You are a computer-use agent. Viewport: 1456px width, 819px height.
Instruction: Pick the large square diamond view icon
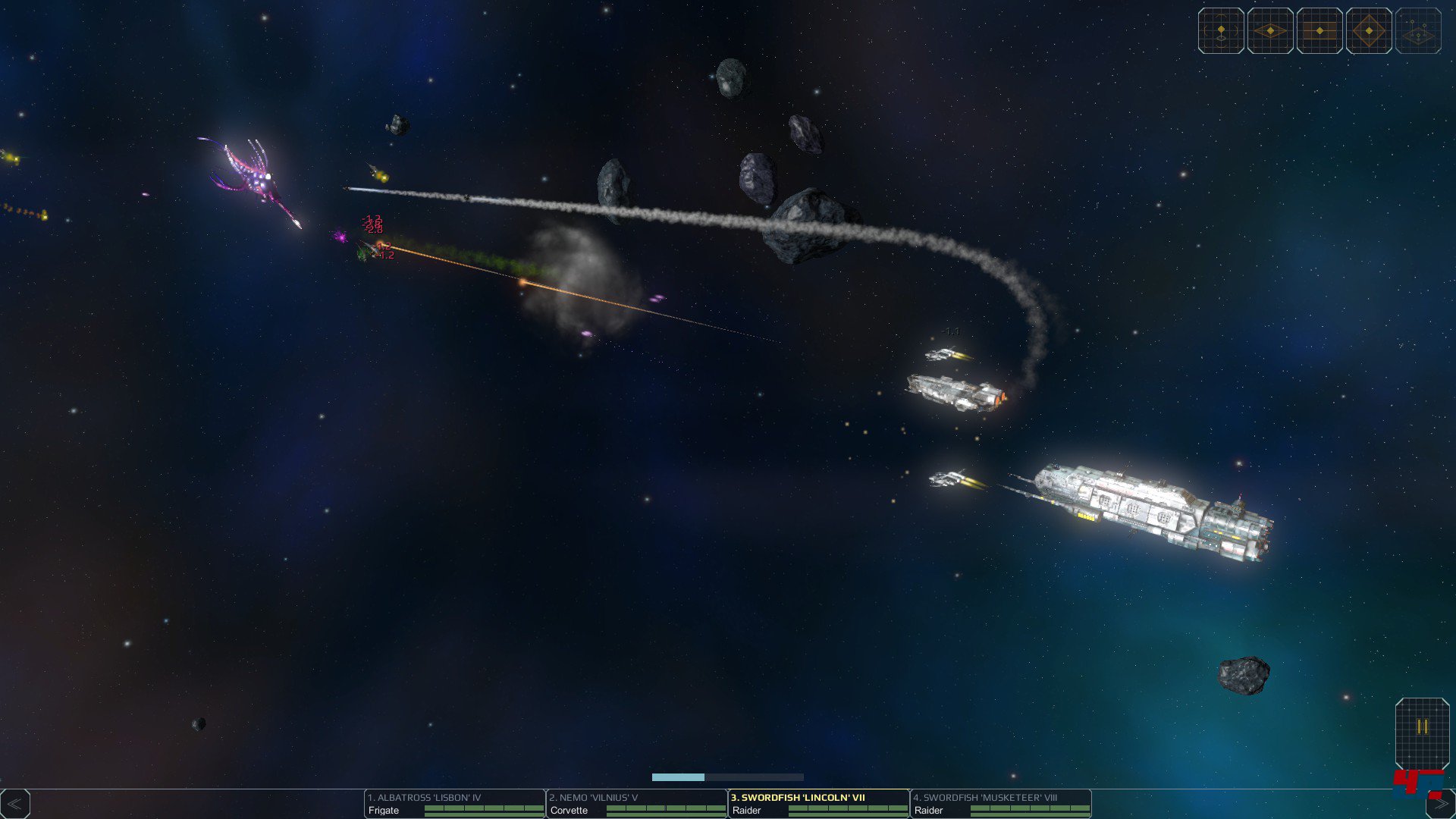tap(1369, 31)
